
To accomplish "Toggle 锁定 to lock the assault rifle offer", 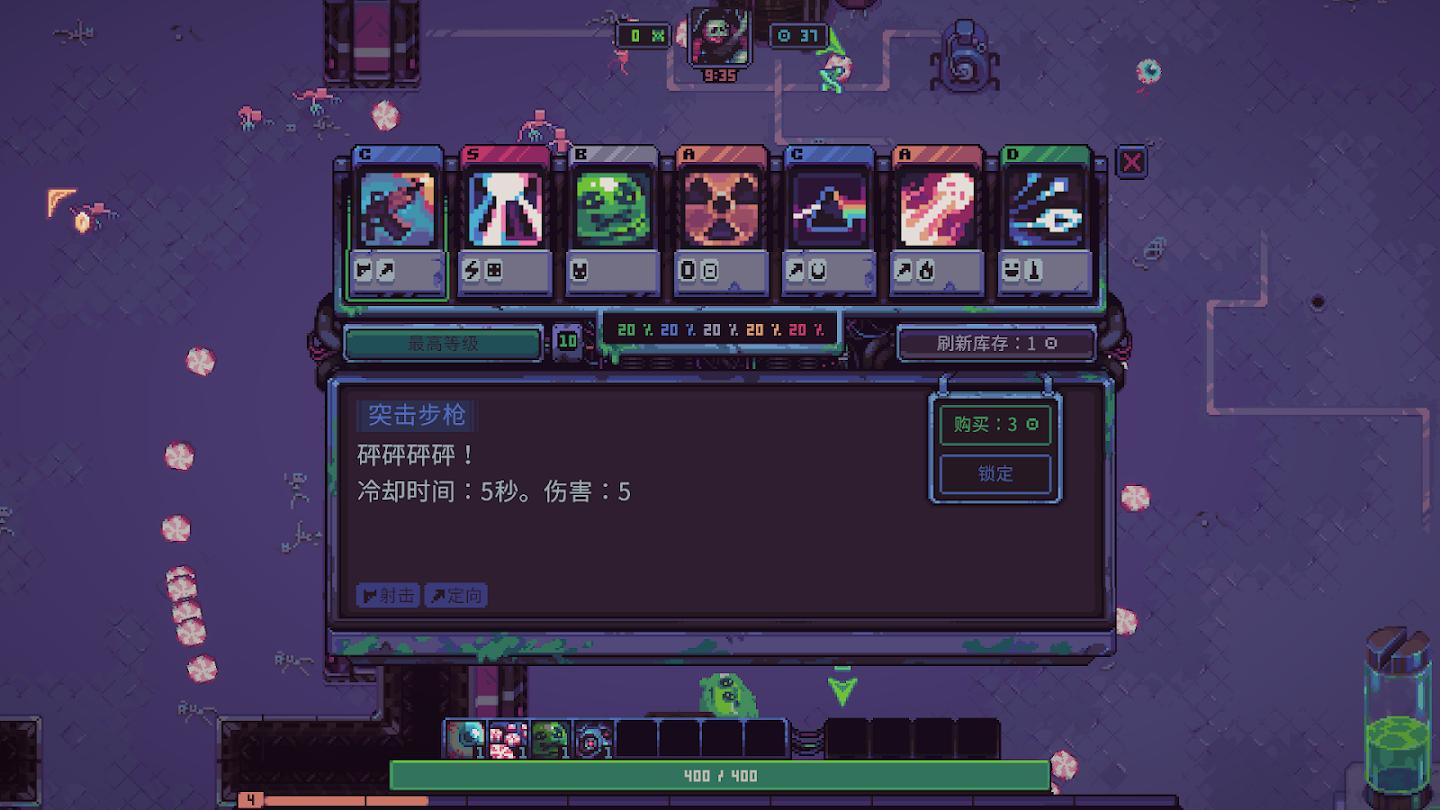I will pyautogui.click(x=994, y=474).
